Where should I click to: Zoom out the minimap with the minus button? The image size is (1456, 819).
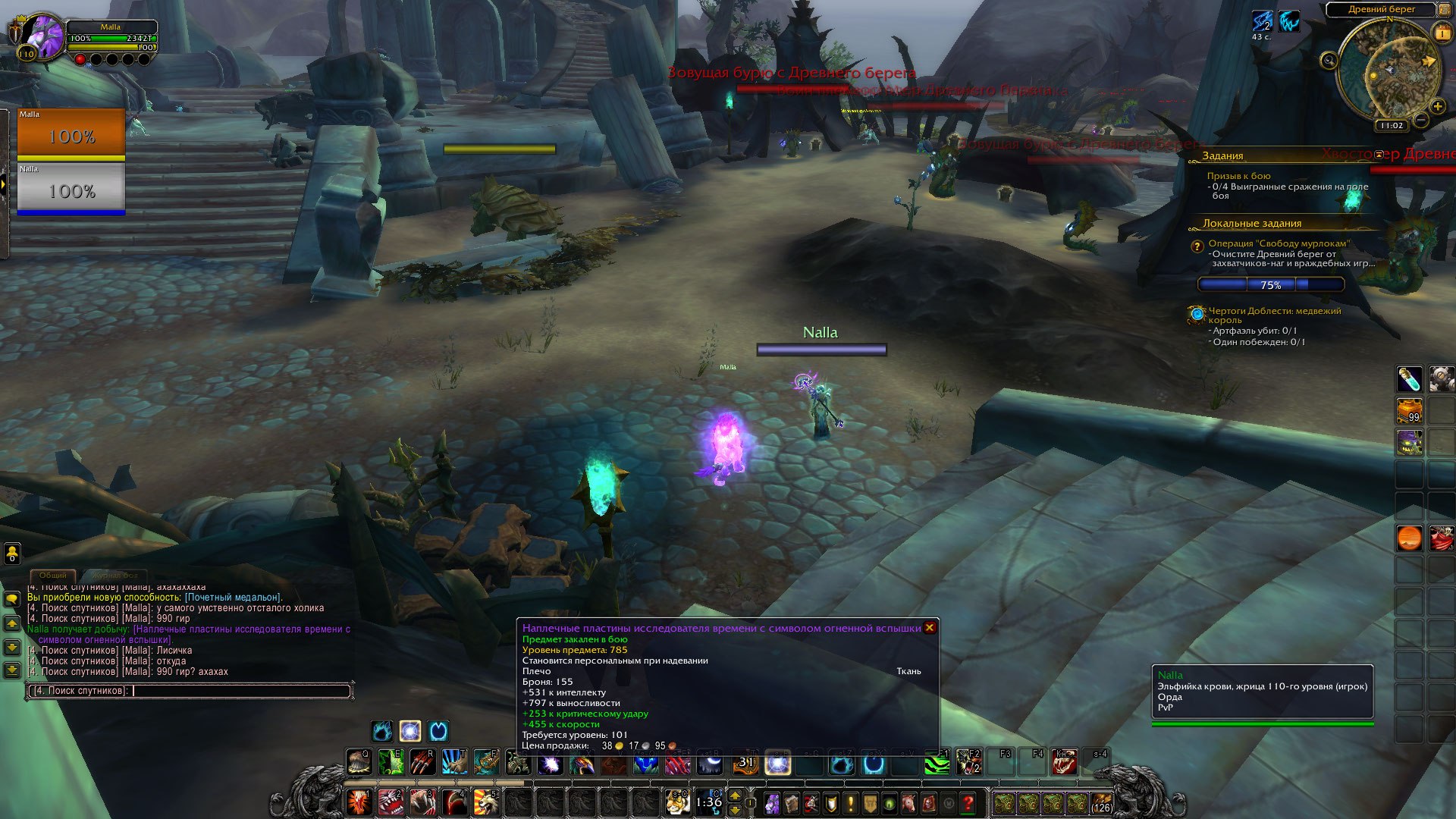1422,120
